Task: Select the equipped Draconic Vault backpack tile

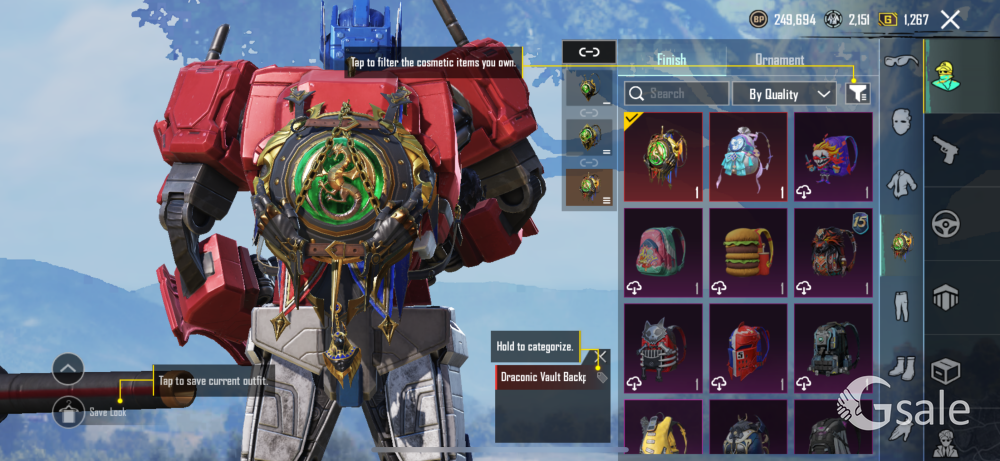Action: coord(661,156)
